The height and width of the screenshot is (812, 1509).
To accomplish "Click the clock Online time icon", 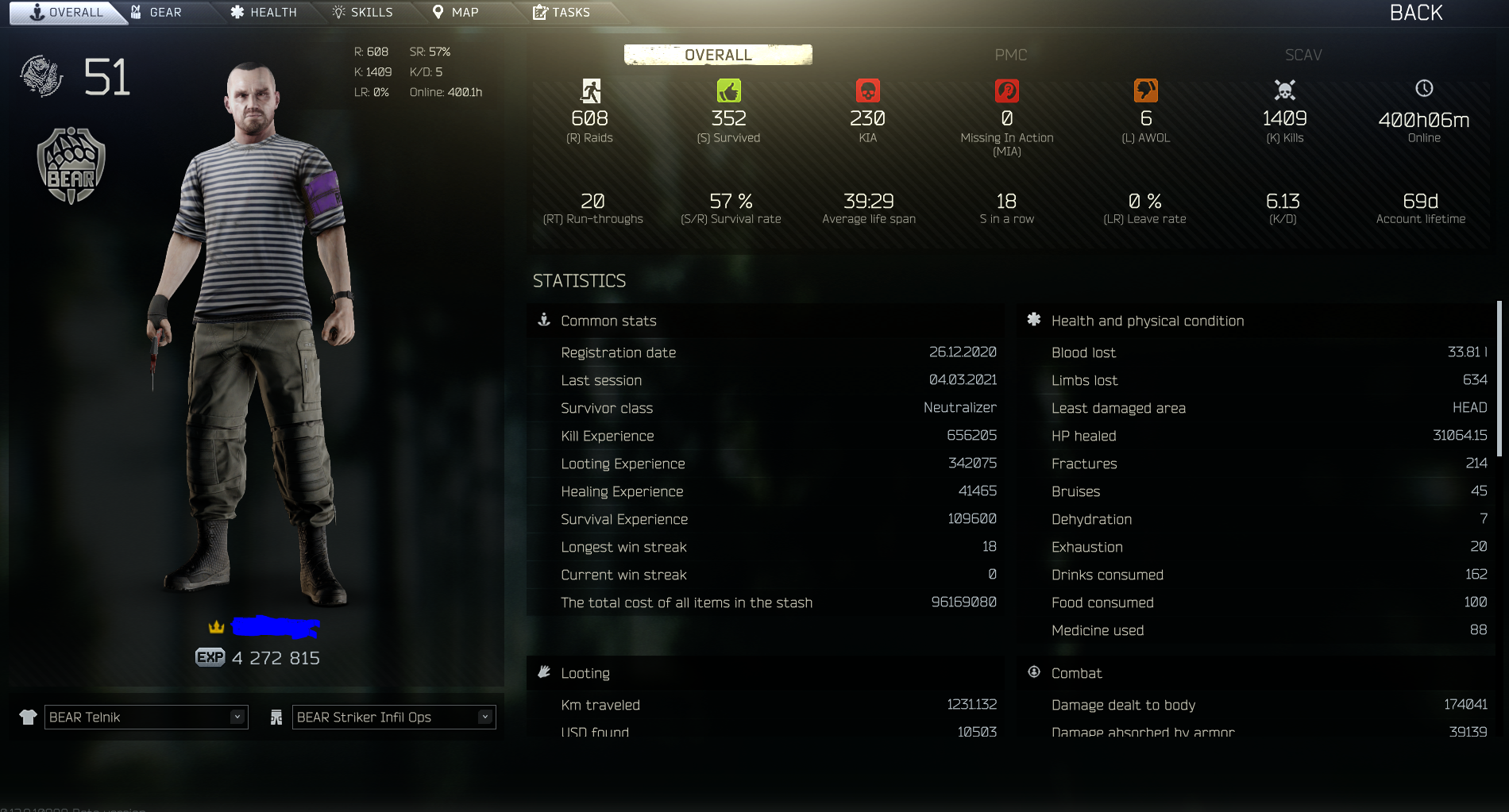I will (x=1422, y=90).
